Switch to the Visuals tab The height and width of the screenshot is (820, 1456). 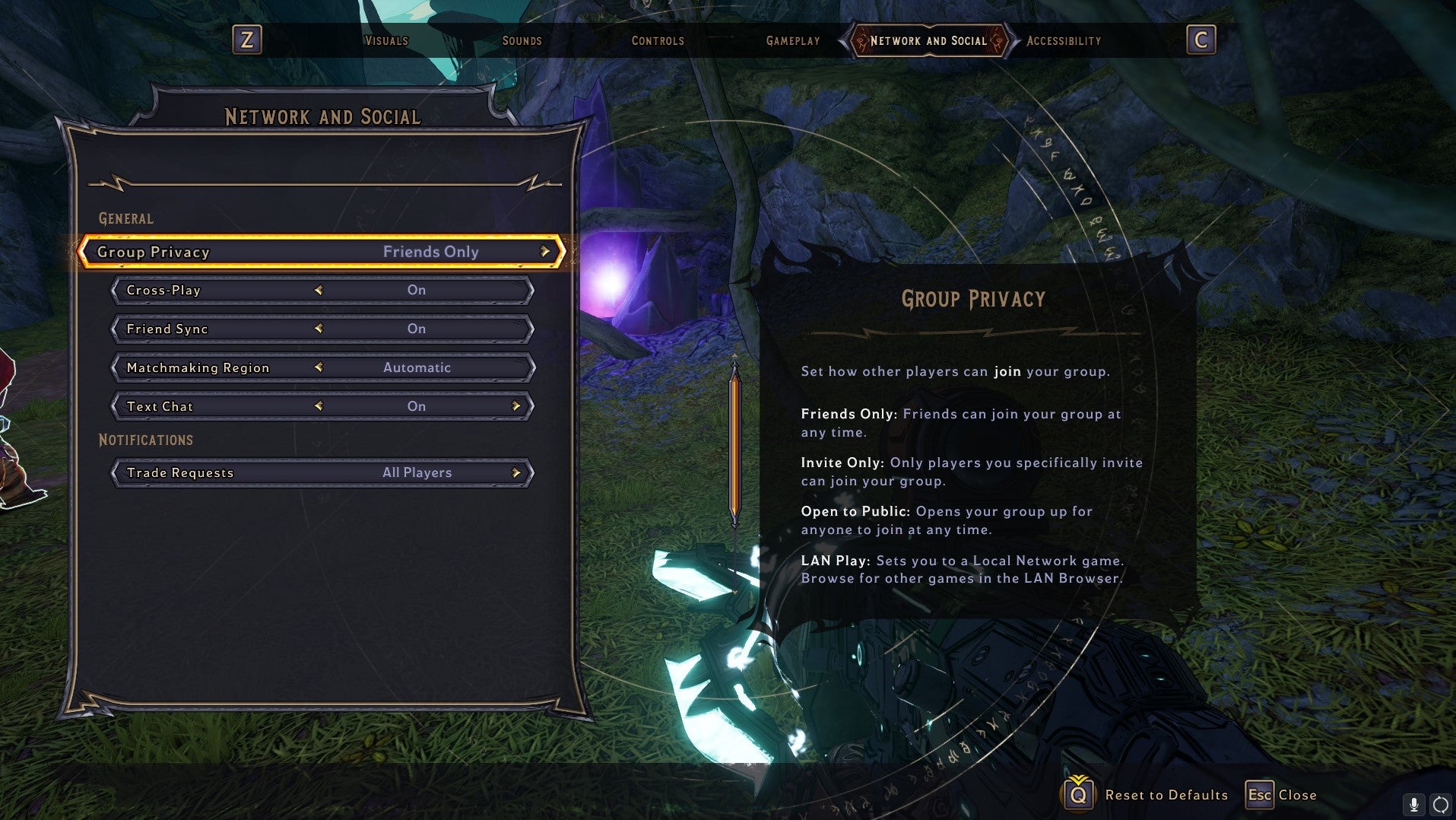coord(386,40)
